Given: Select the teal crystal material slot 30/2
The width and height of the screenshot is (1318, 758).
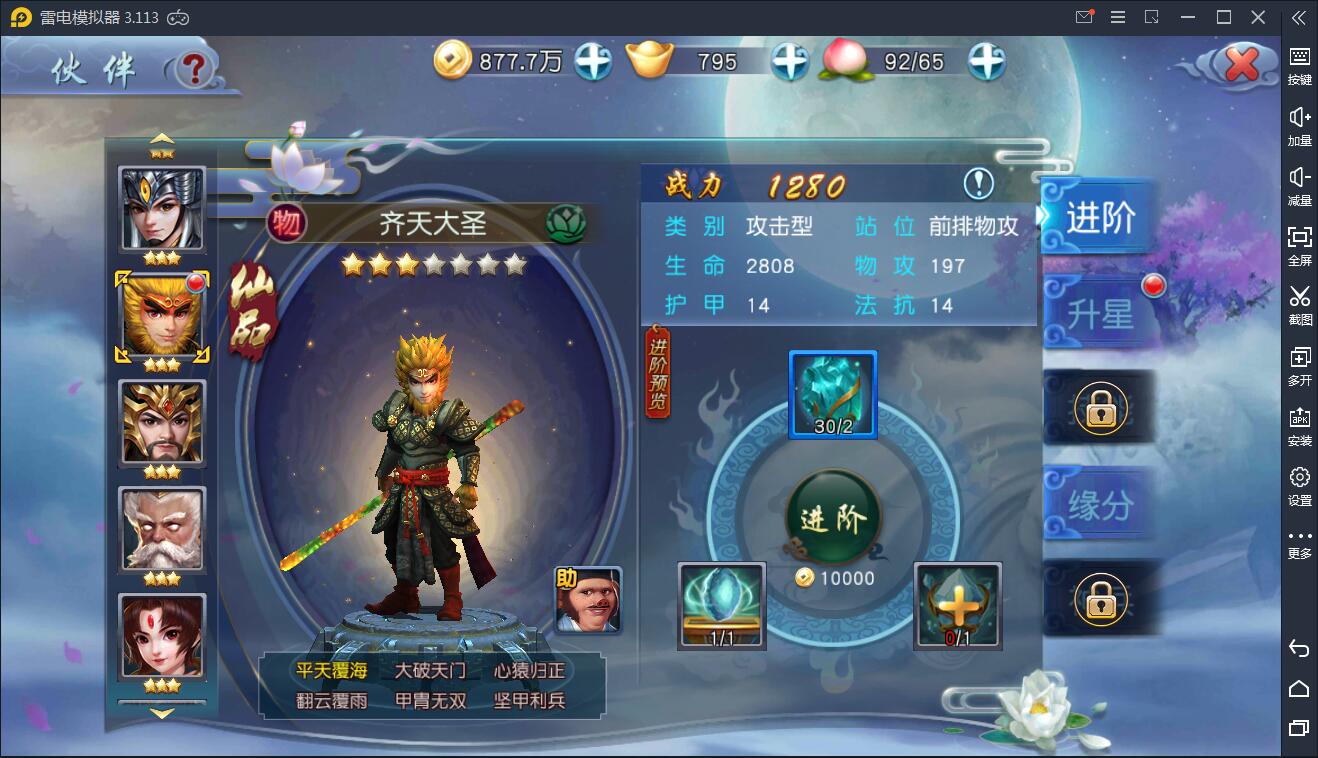Looking at the screenshot, I should point(833,394).
